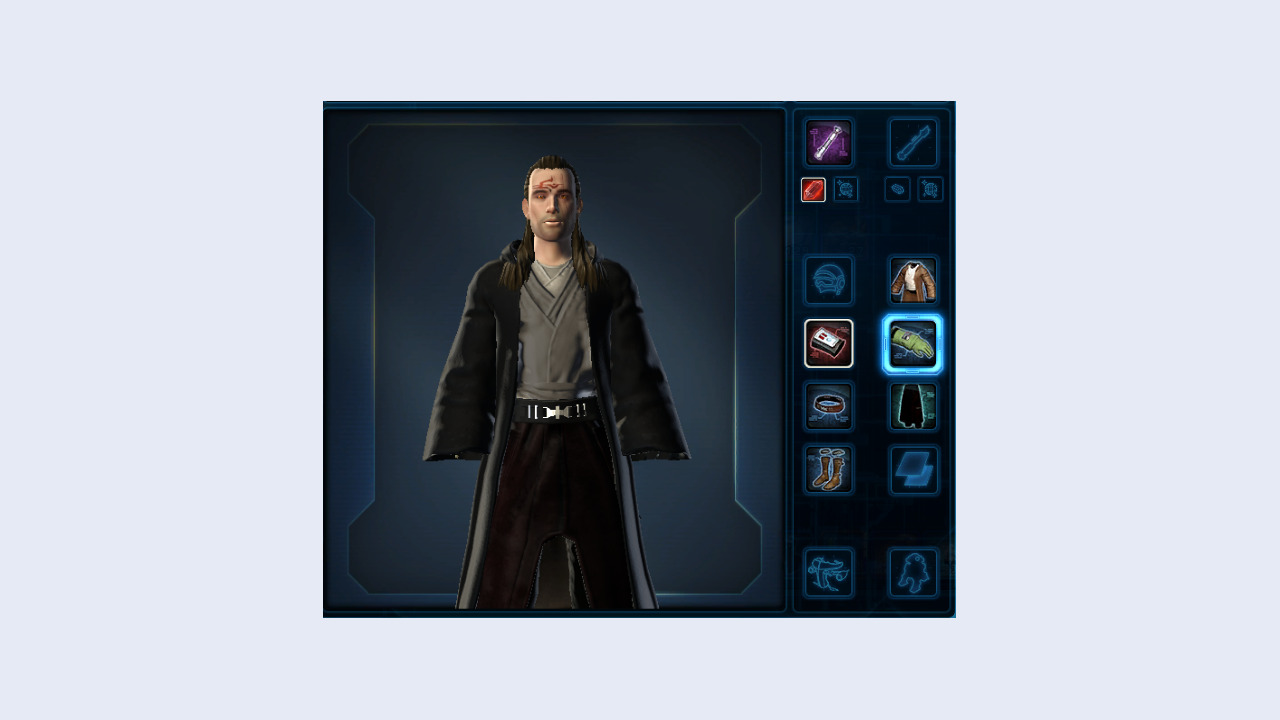Open the mount slot at the bottom left

tap(829, 570)
